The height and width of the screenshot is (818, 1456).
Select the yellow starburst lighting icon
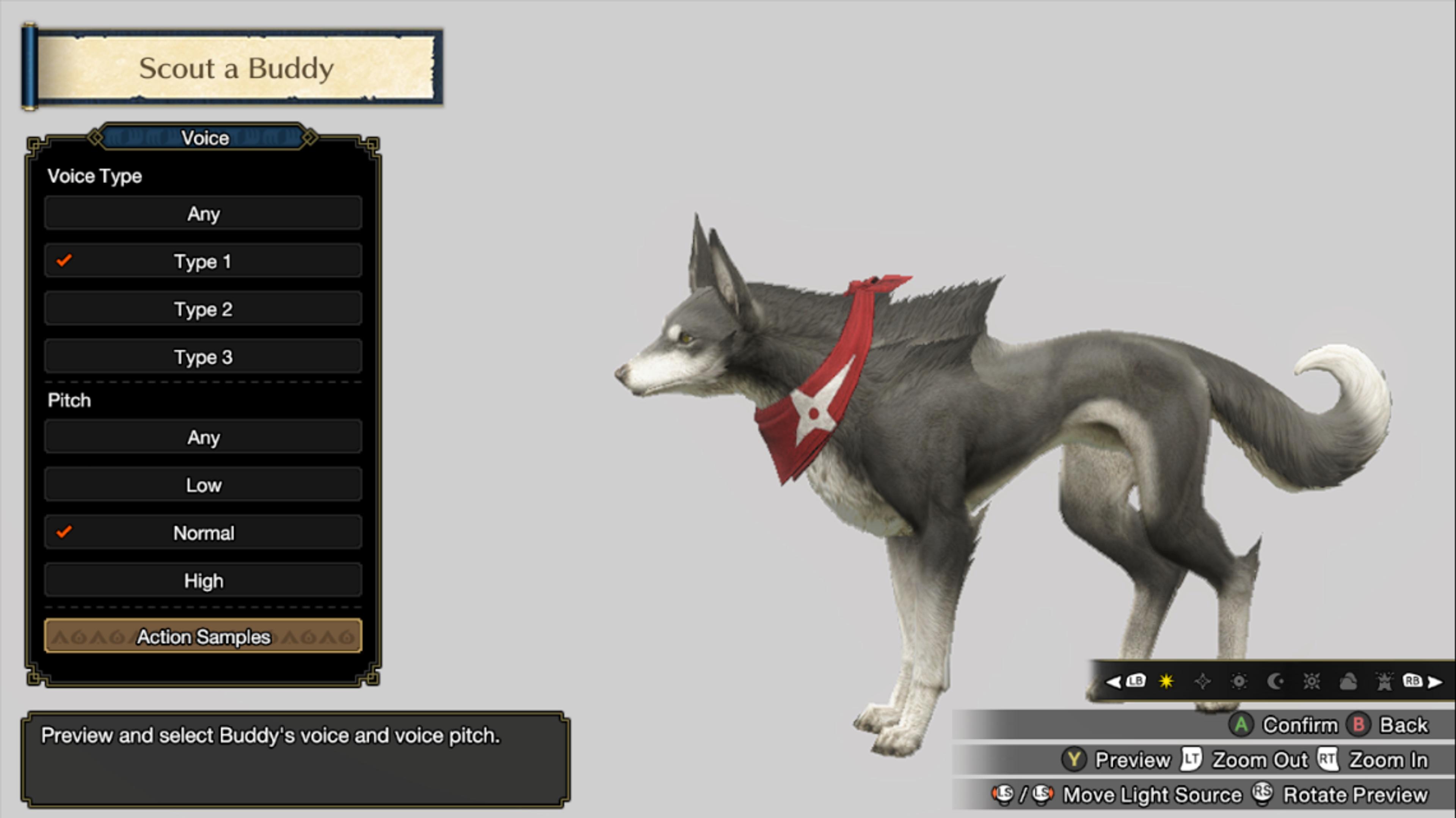pos(1166,681)
